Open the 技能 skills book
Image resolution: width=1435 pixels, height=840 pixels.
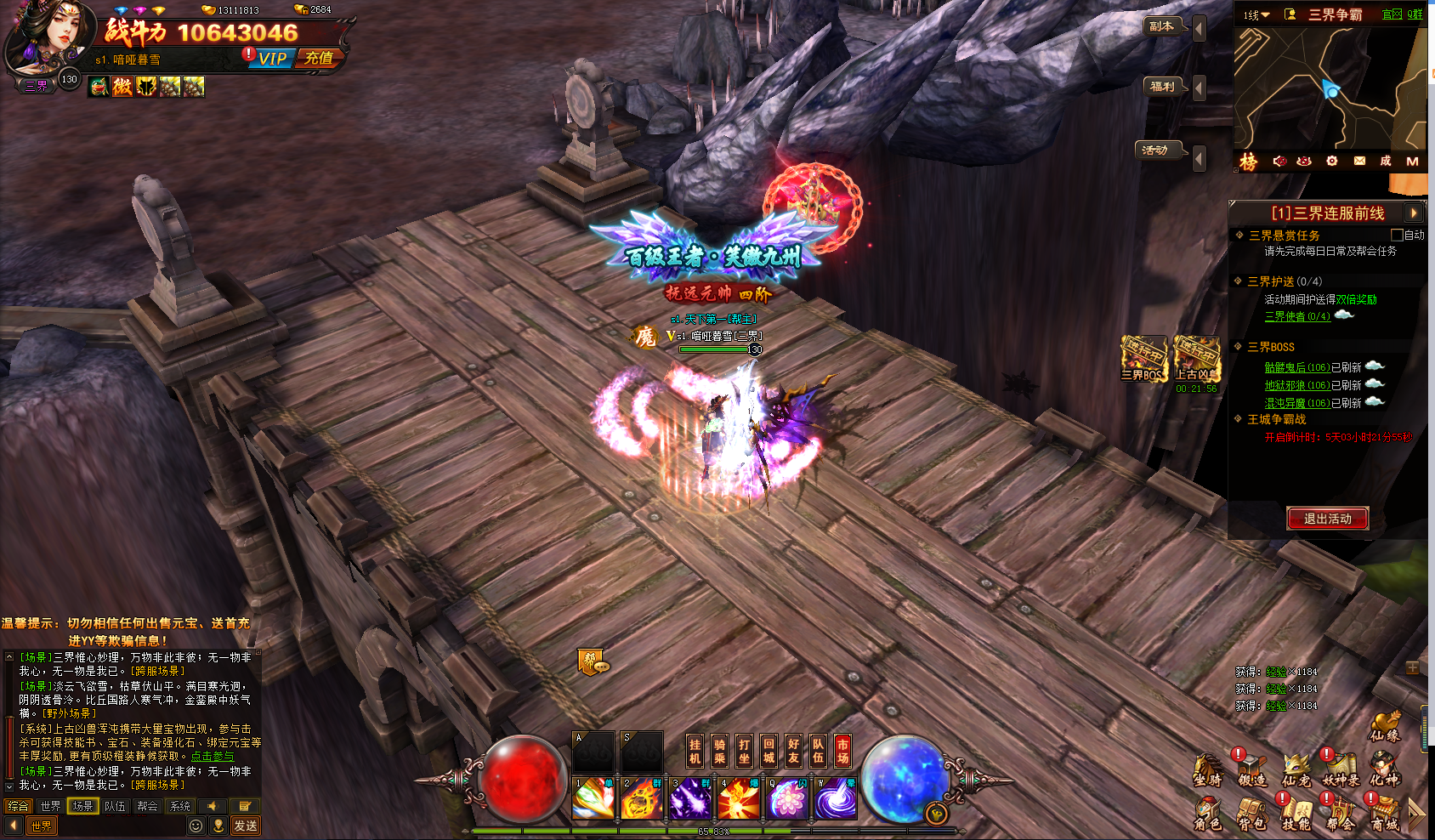point(1296,814)
